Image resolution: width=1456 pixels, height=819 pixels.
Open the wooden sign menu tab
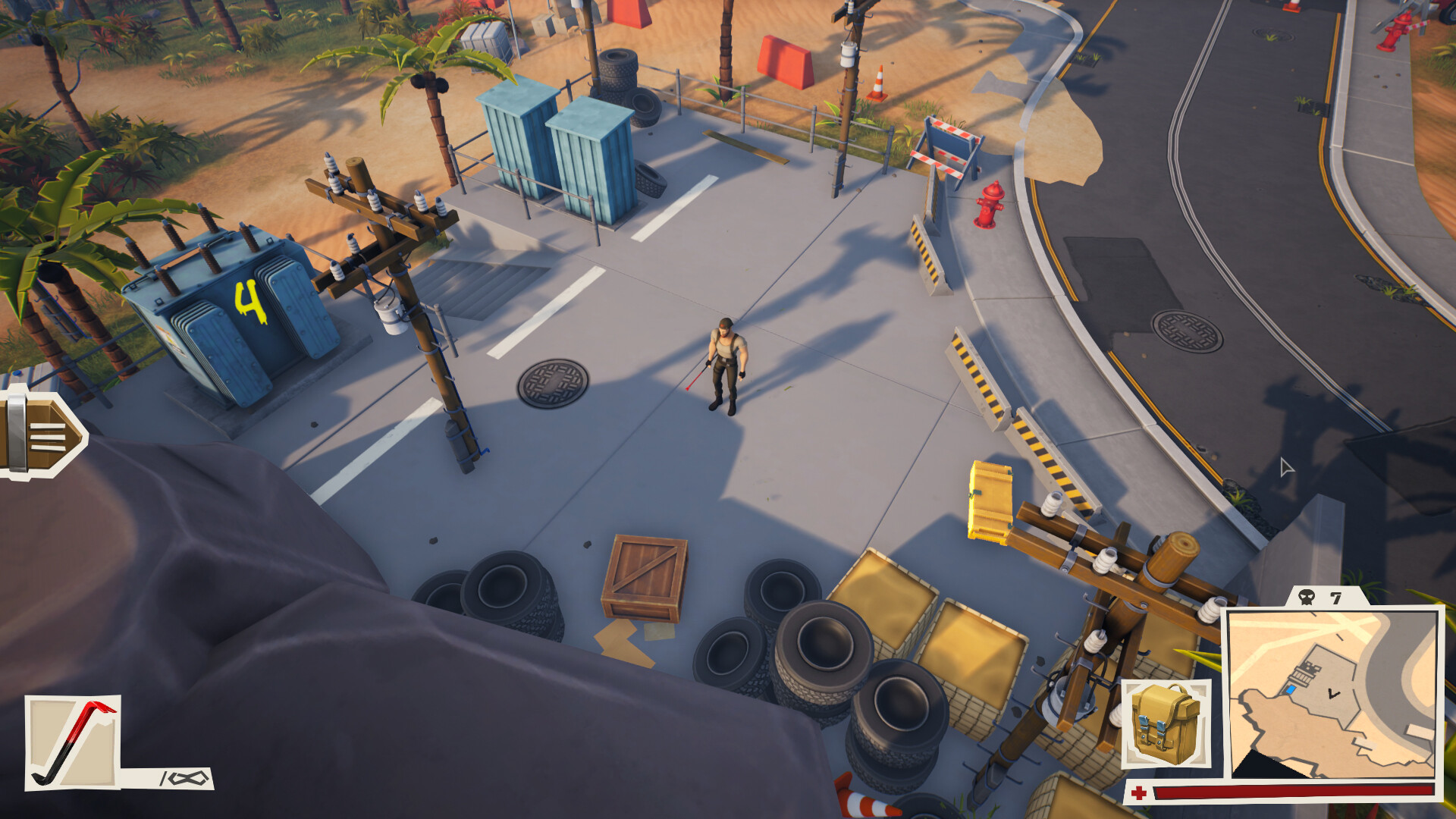(42, 433)
